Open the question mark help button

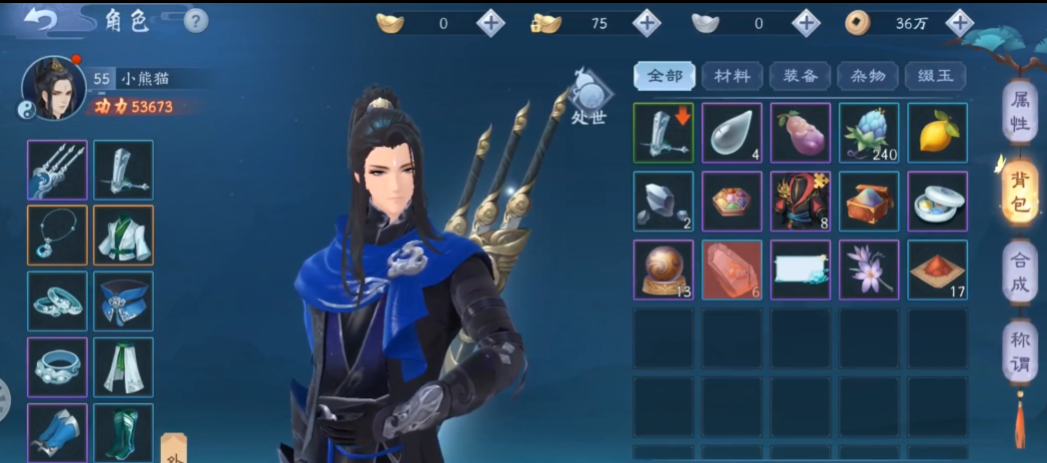point(197,20)
